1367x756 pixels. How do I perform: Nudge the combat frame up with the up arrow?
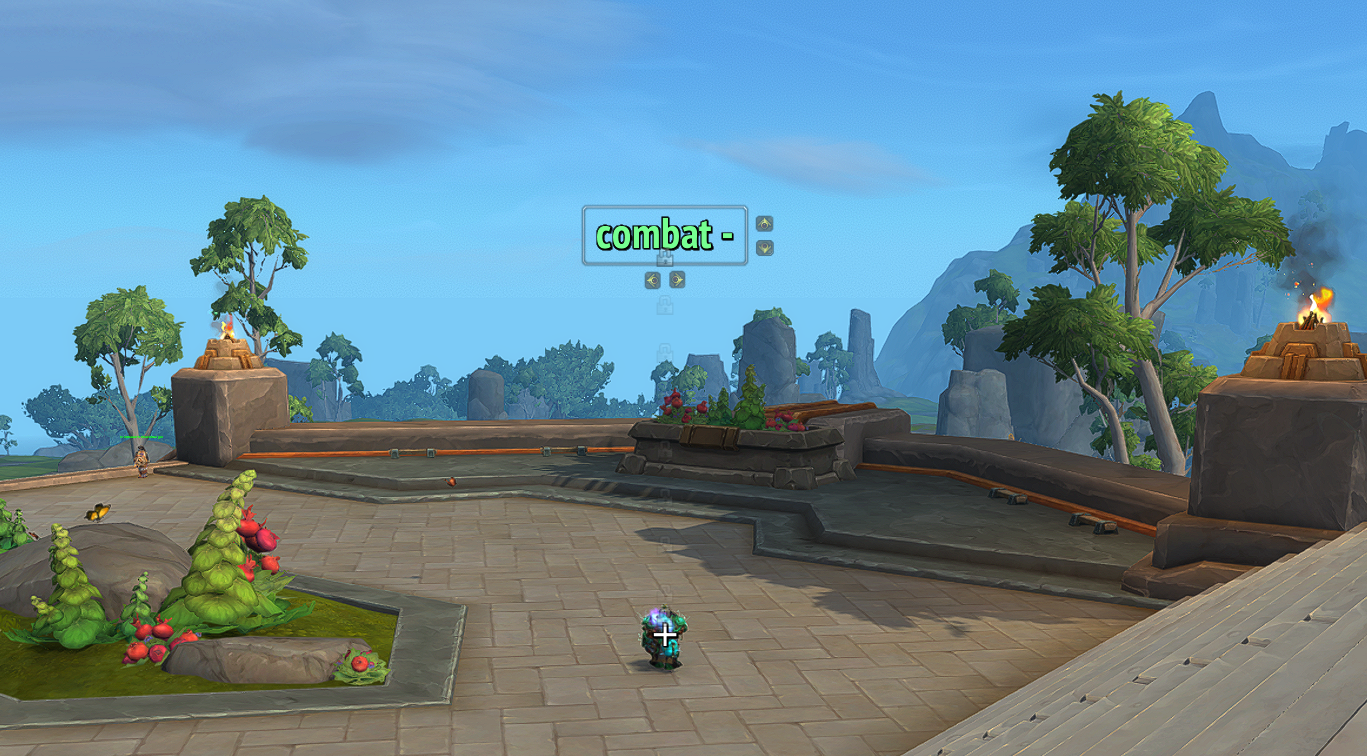pyautogui.click(x=765, y=223)
